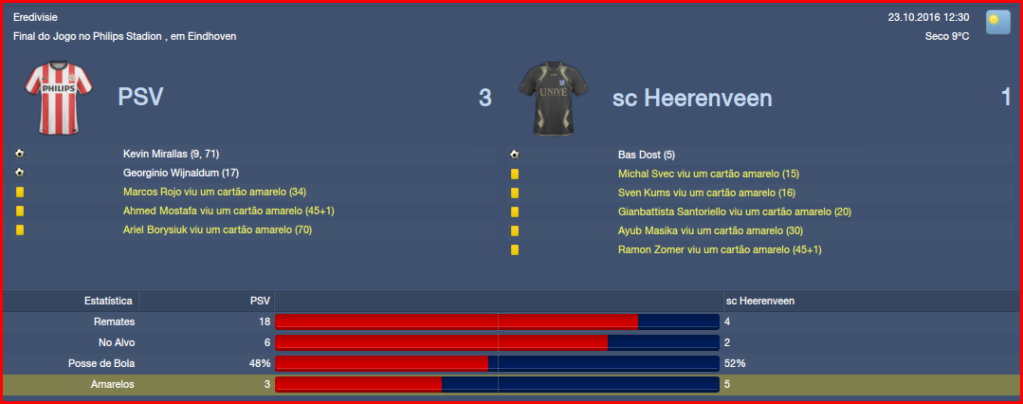1023x404 pixels.
Task: Select Georginio Wijnaldum goal entry
Action: (x=173, y=172)
